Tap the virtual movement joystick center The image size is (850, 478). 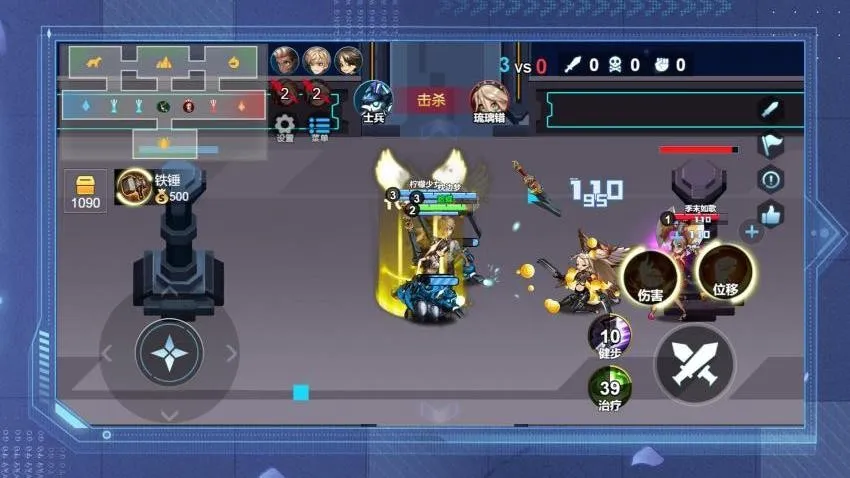(169, 353)
